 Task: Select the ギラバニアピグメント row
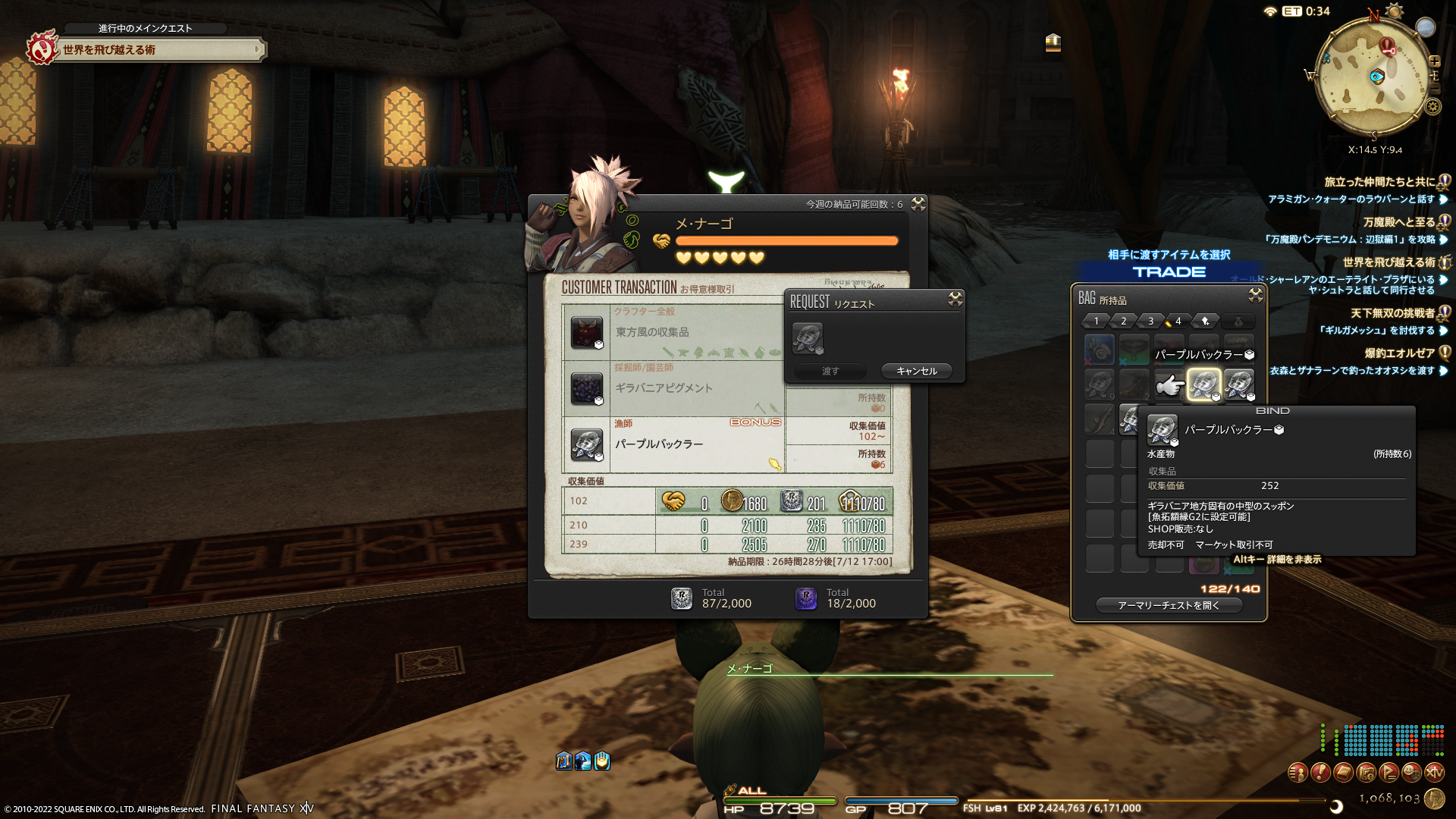click(x=675, y=388)
